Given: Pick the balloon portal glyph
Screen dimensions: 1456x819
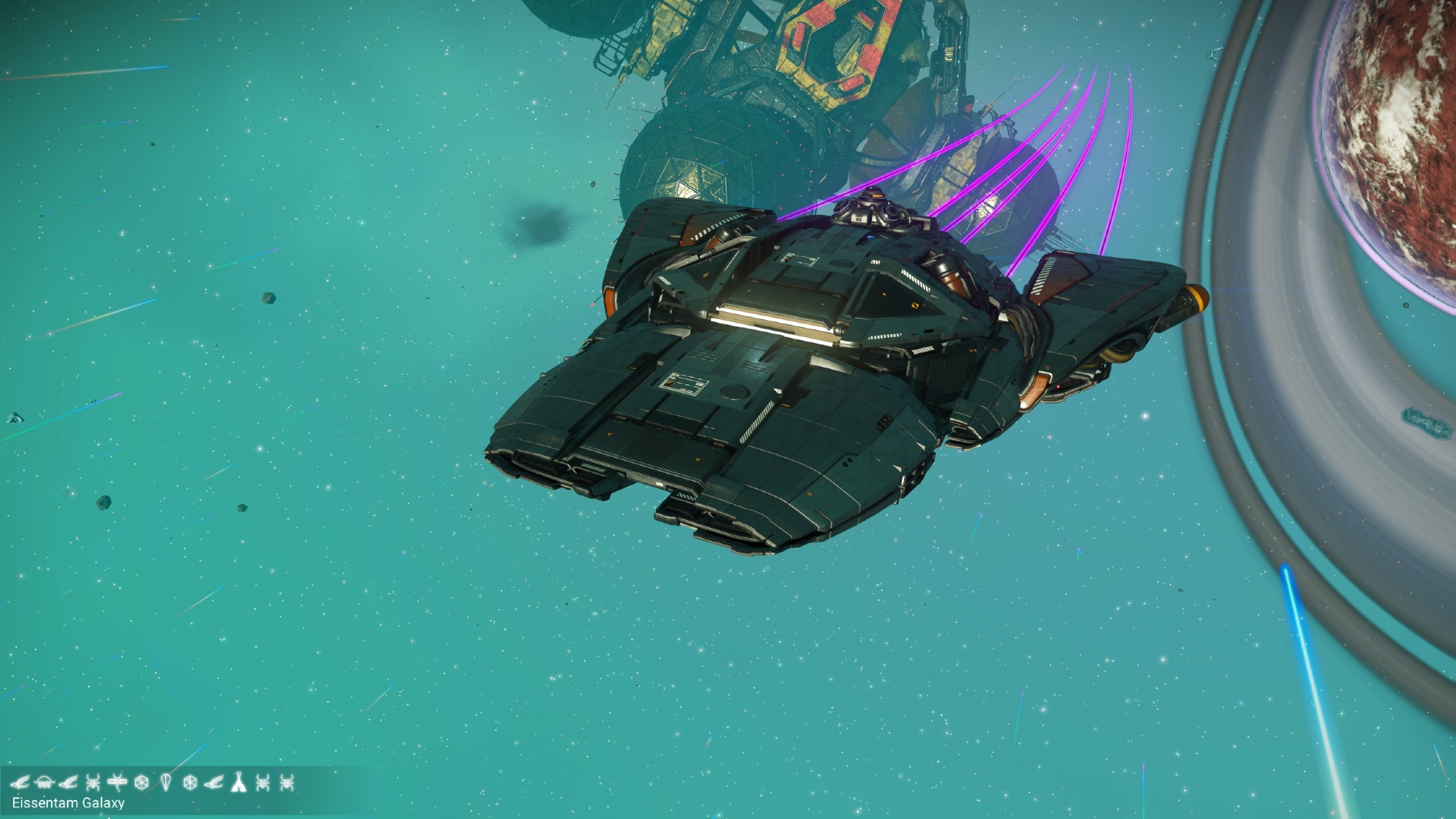Looking at the screenshot, I should [x=166, y=783].
